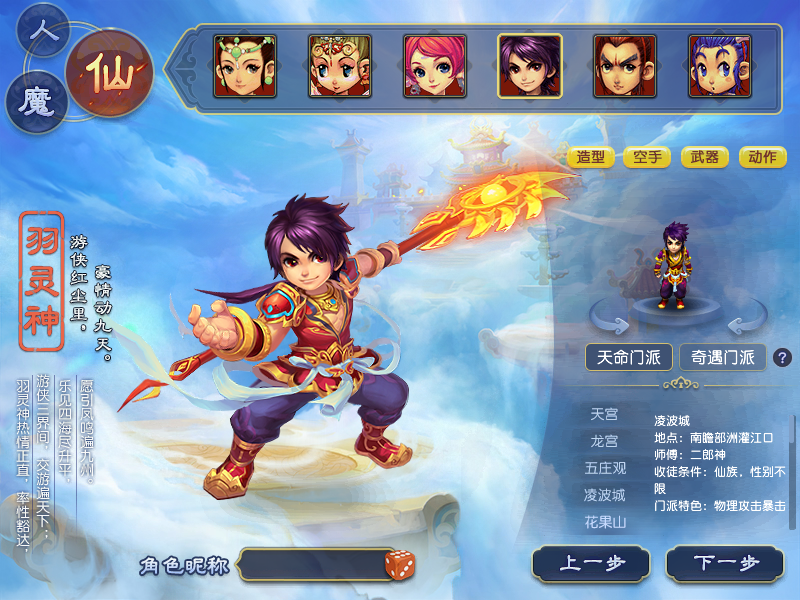Choose the selected purple-haired boy portrait
Screen dimensions: 800x600
pos(530,66)
